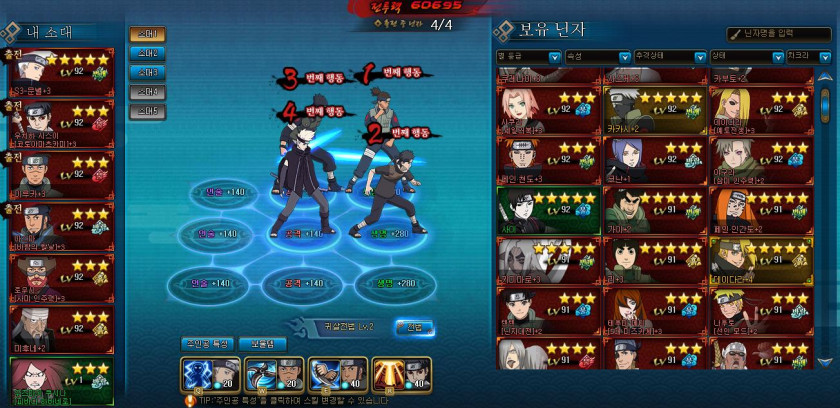The height and width of the screenshot is (408, 840).
Task: Select the pink-haired Sakura ninja card
Action: pos(547,109)
